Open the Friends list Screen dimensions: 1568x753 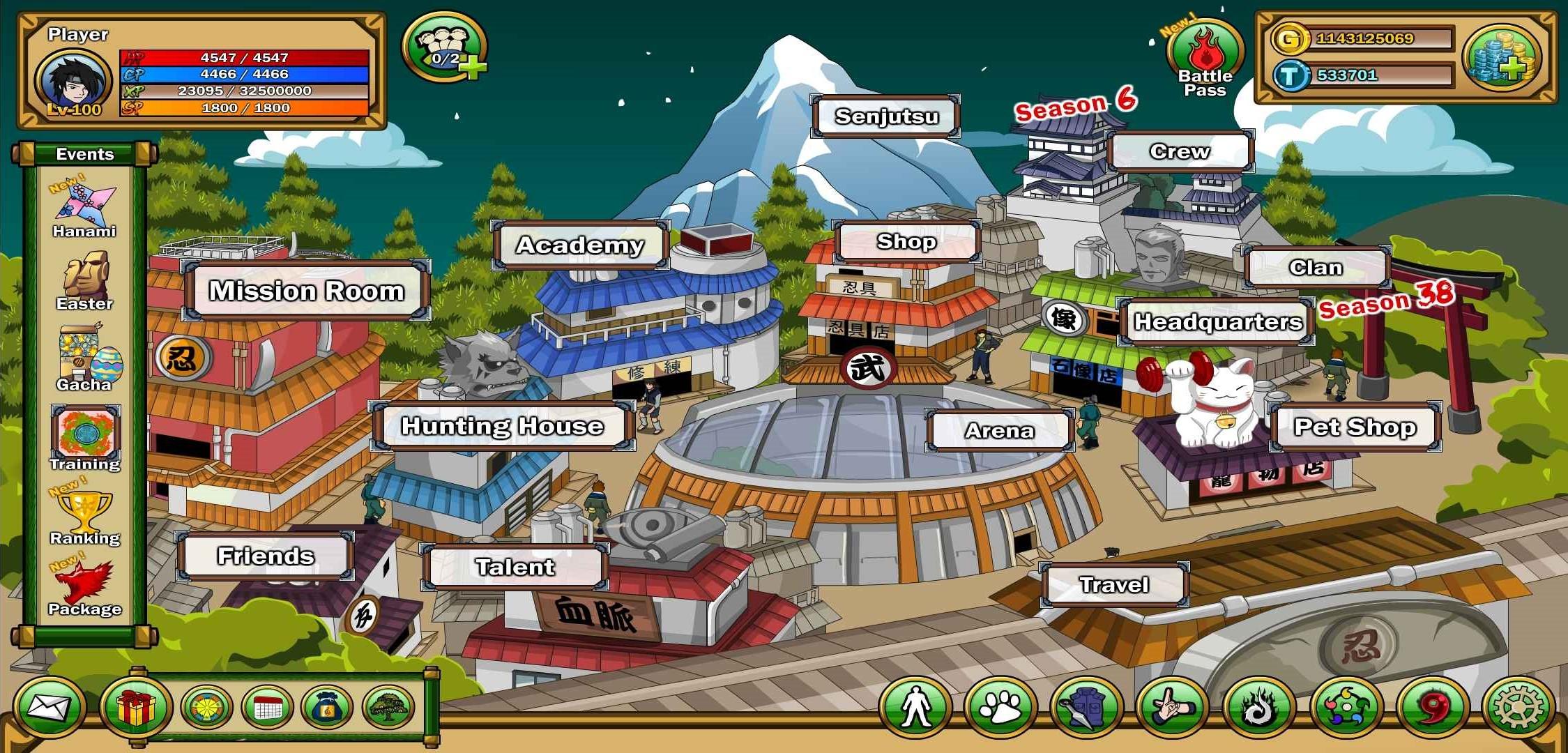click(266, 556)
